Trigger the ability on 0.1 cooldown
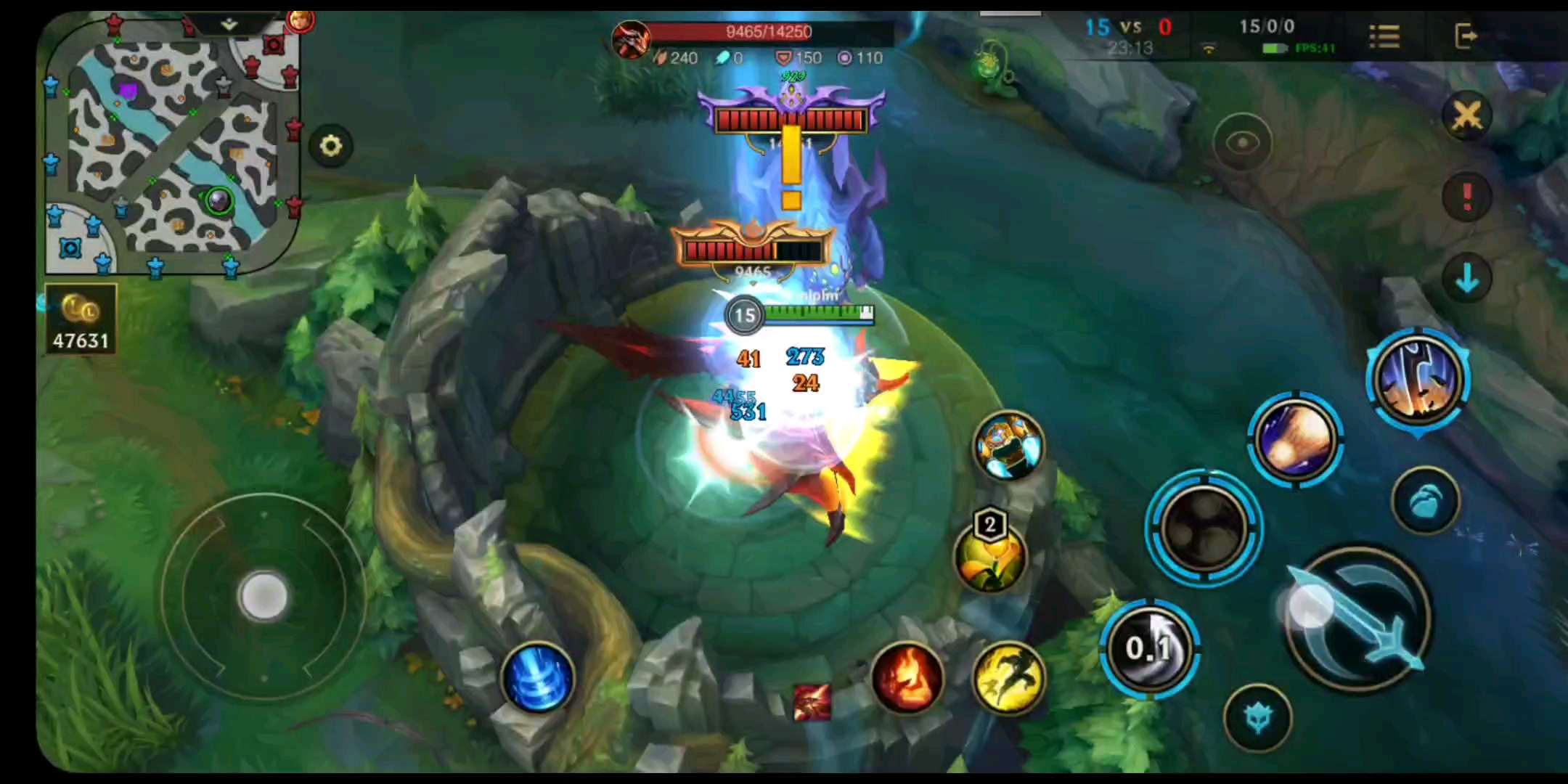Screen dimensions: 1568x784 tap(1149, 648)
